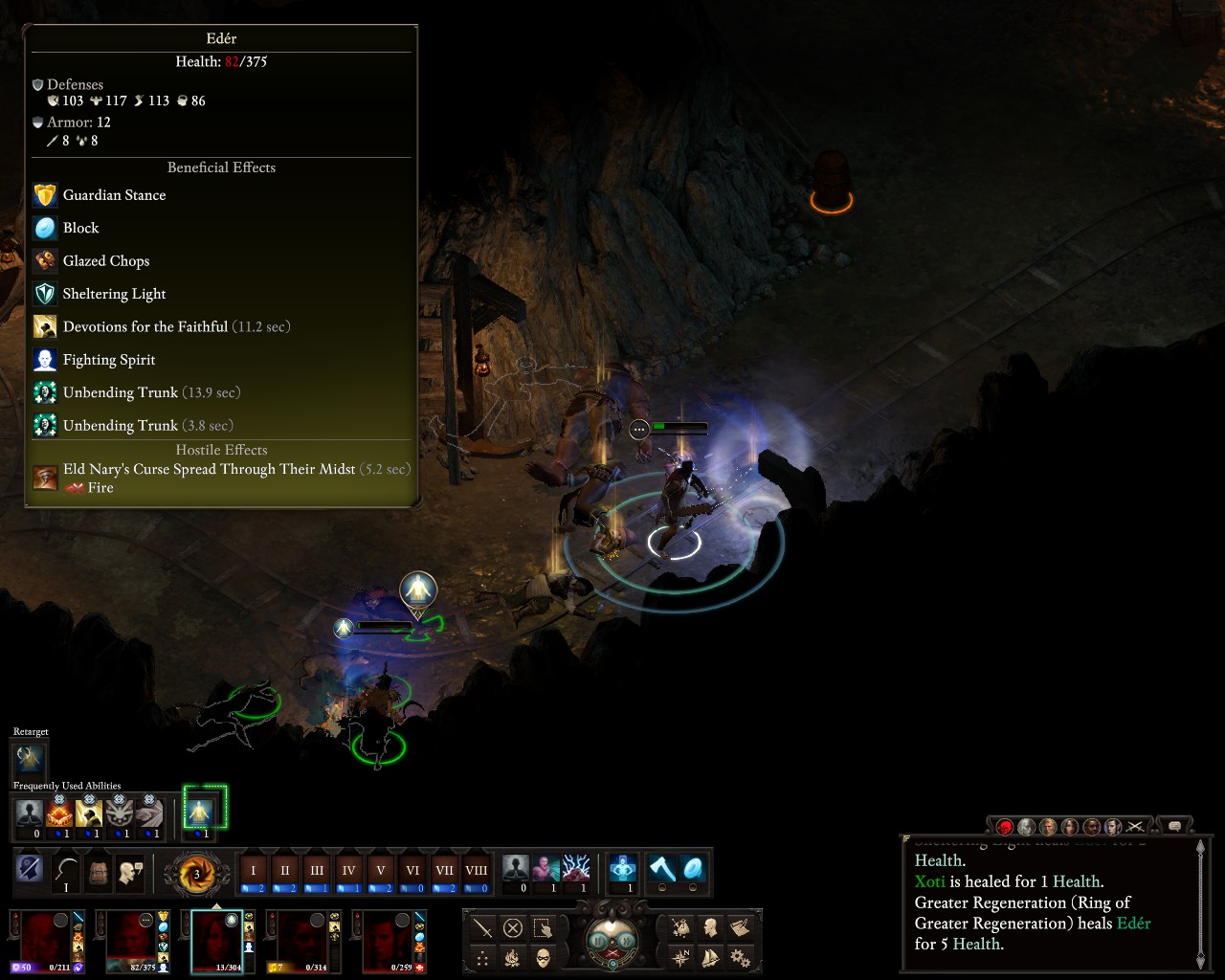Screen dimensions: 1225x980
Task: Select spell level VII slot
Action: tap(444, 872)
